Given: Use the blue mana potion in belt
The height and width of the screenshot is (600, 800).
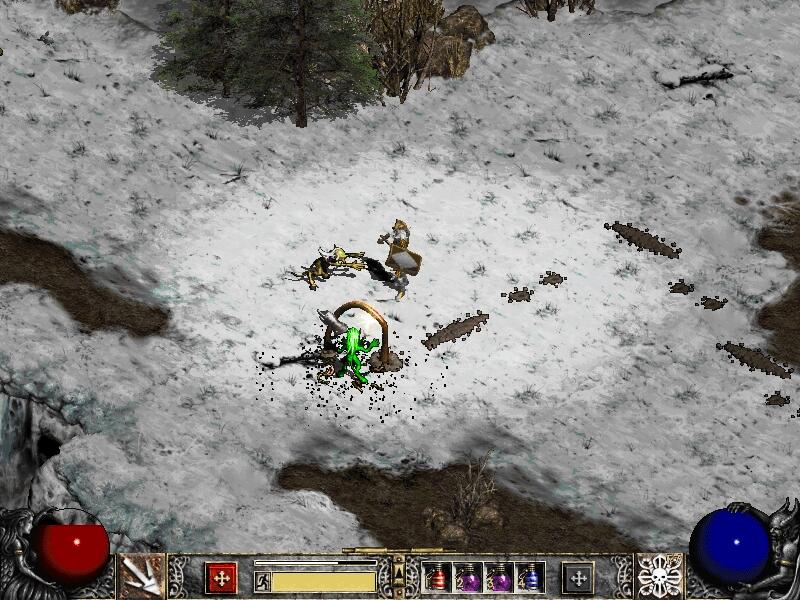Looking at the screenshot, I should coord(530,577).
